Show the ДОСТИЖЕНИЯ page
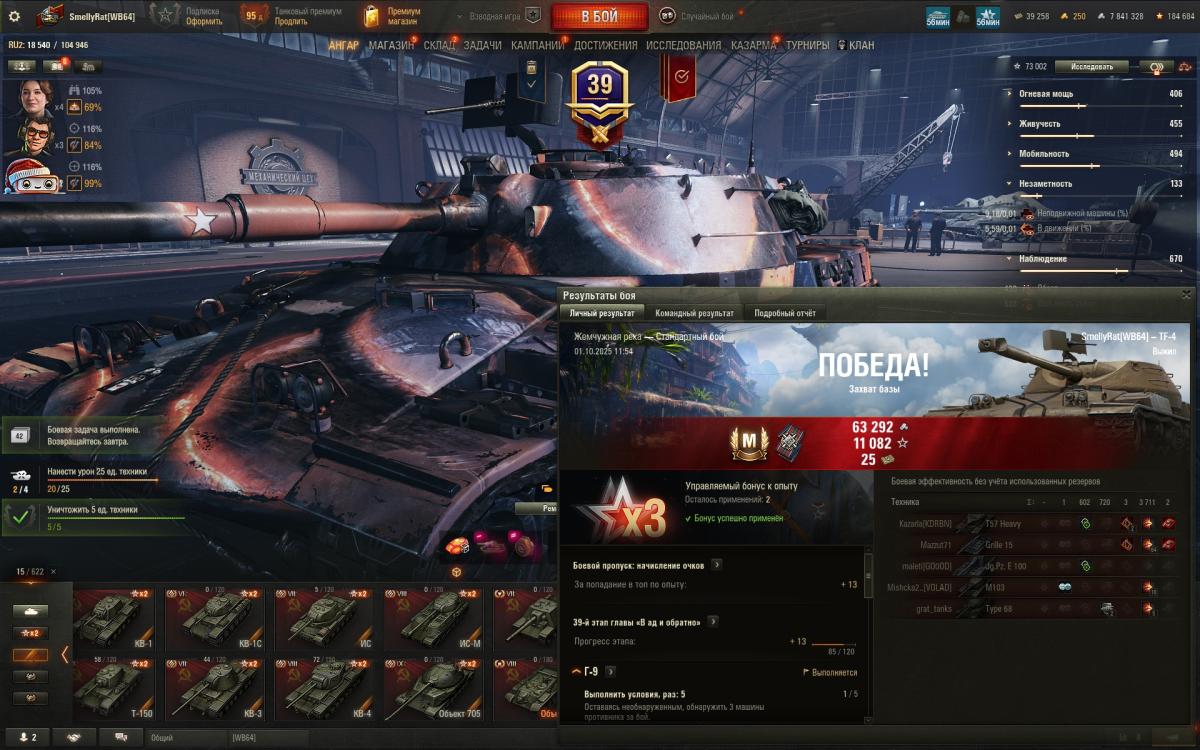Image resolution: width=1200 pixels, height=750 pixels. (x=605, y=45)
